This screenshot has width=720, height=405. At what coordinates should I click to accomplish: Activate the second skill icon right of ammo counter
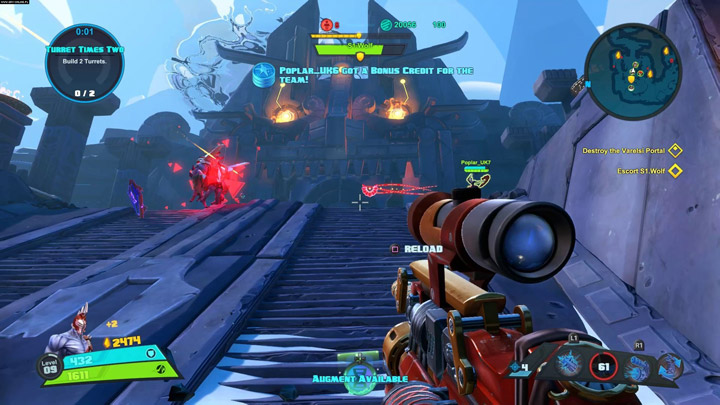tap(637, 365)
